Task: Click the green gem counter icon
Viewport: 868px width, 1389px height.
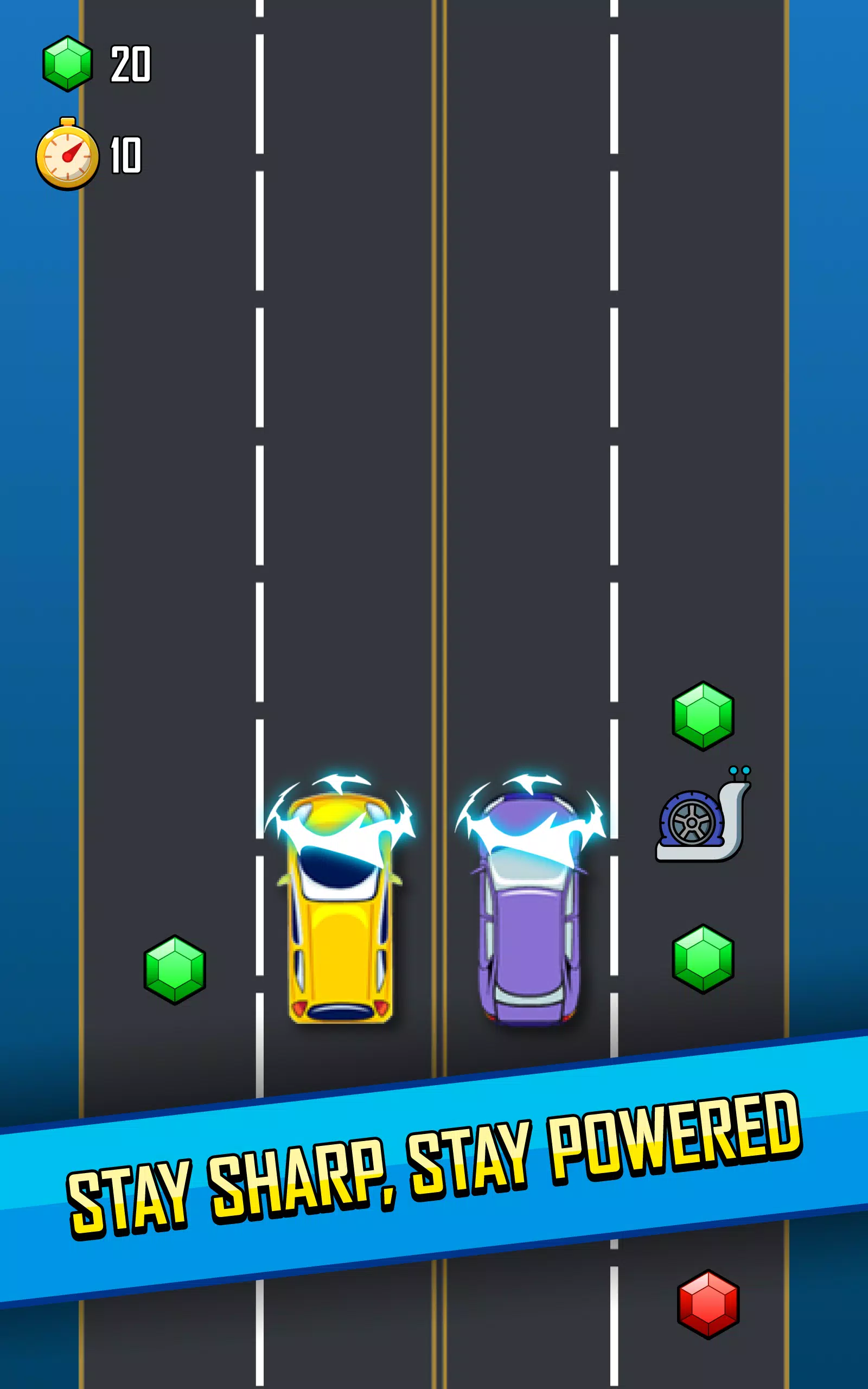Action: 68,63
